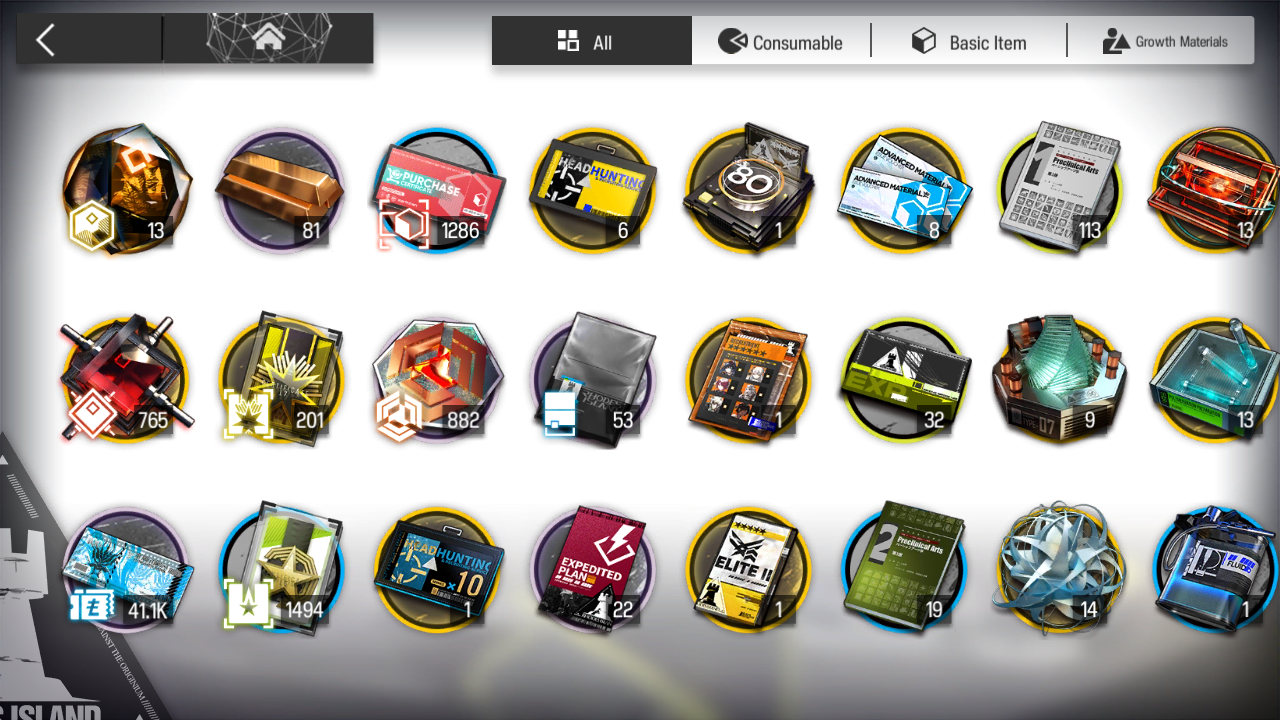Pick the grey Skill Summary book numbered 1
Viewport: 1280px width, 720px height.
(x=1060, y=190)
